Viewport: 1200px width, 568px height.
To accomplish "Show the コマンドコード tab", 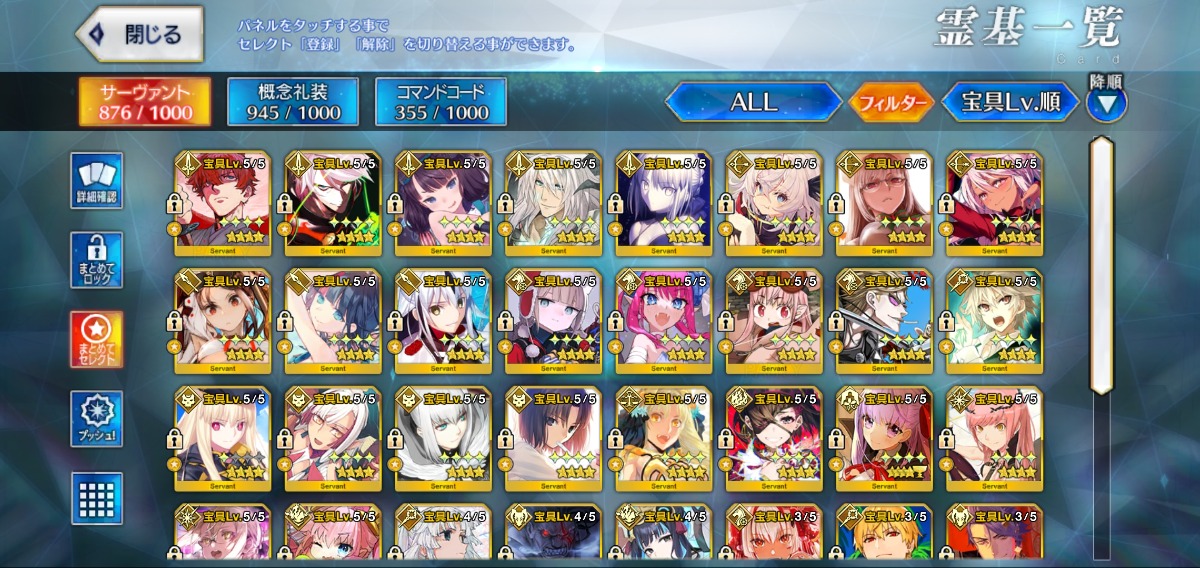I will 441,102.
